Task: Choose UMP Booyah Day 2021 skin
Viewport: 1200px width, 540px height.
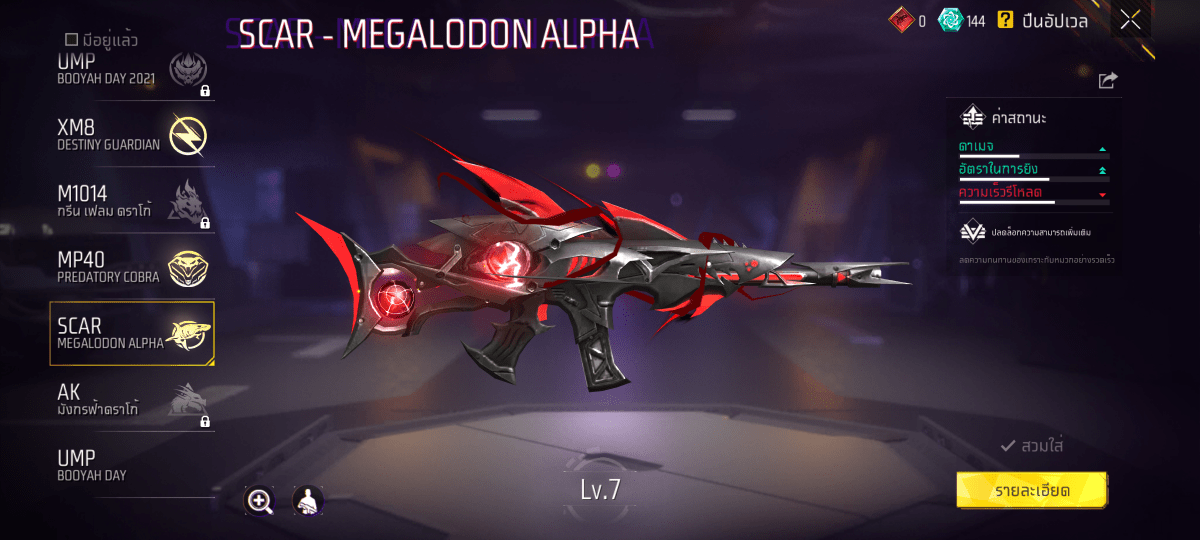Action: point(132,72)
